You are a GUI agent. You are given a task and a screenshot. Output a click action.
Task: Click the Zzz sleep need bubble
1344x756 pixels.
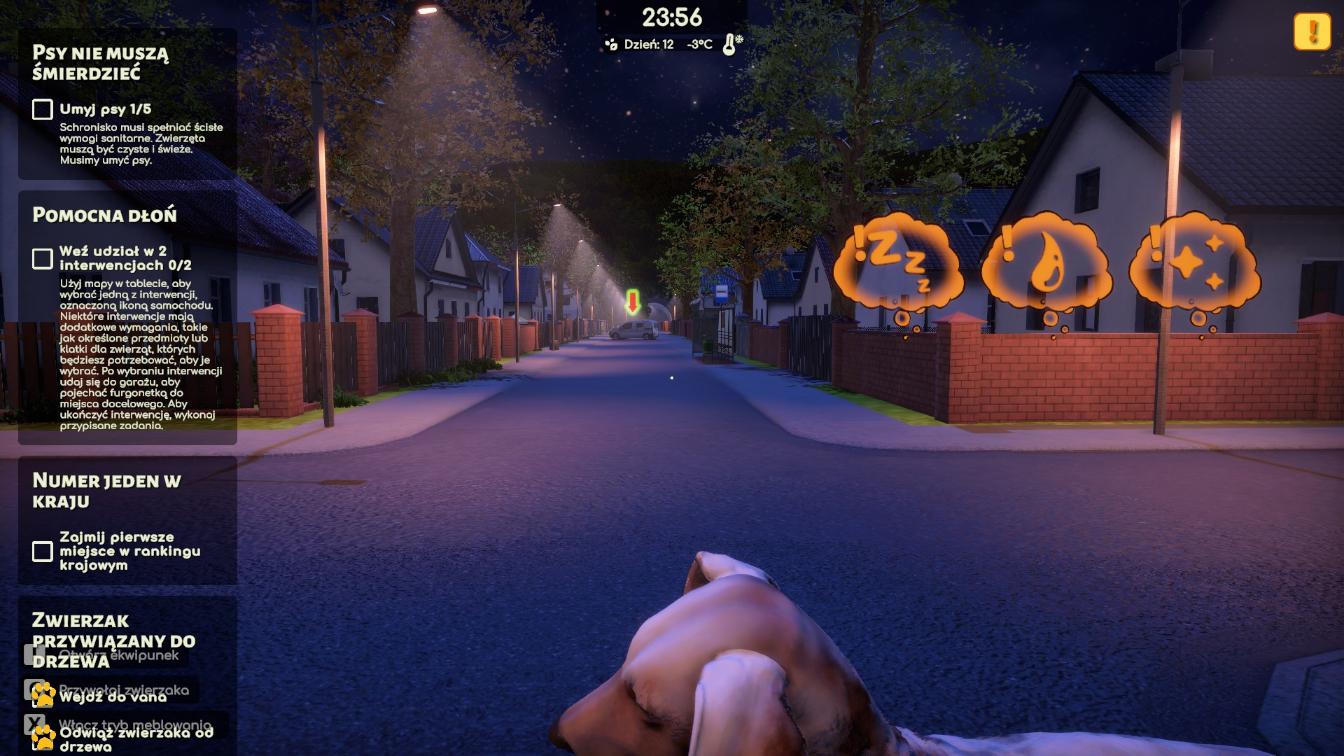(x=897, y=263)
